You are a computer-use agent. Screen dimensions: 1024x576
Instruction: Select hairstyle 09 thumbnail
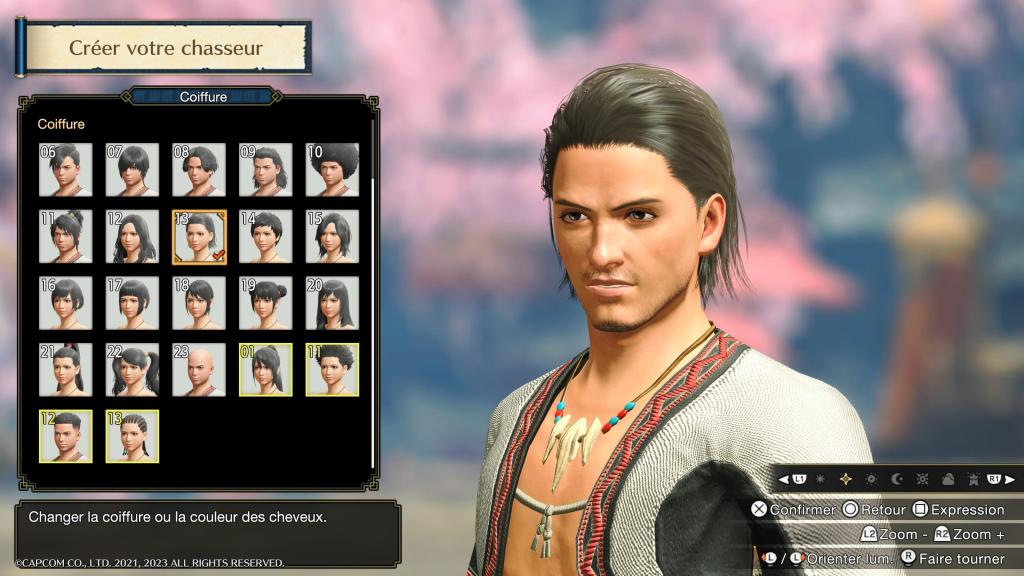pos(265,169)
